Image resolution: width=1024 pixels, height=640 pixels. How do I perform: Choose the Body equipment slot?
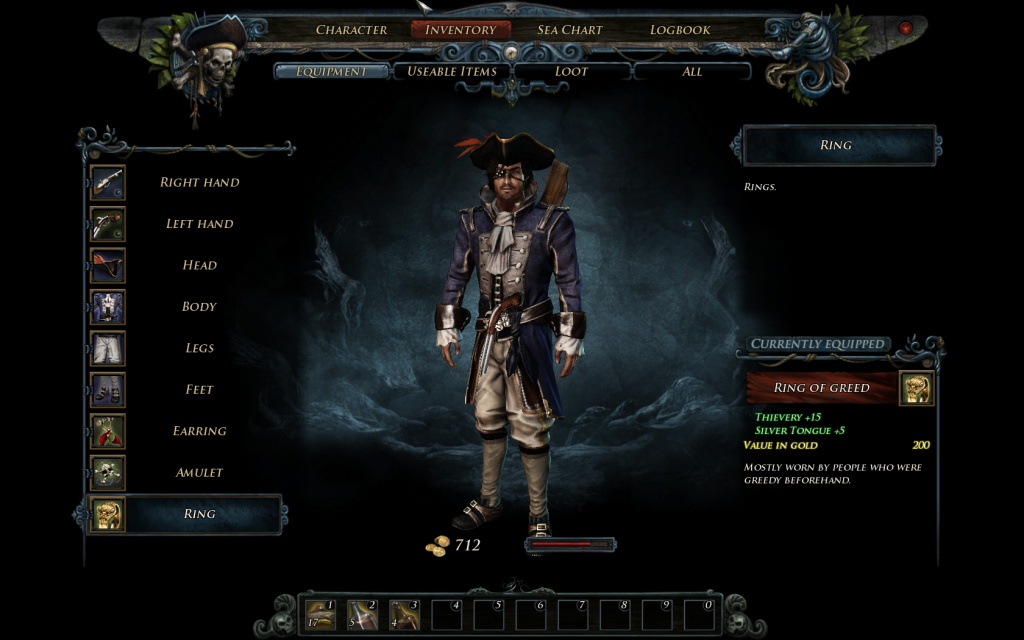click(199, 307)
